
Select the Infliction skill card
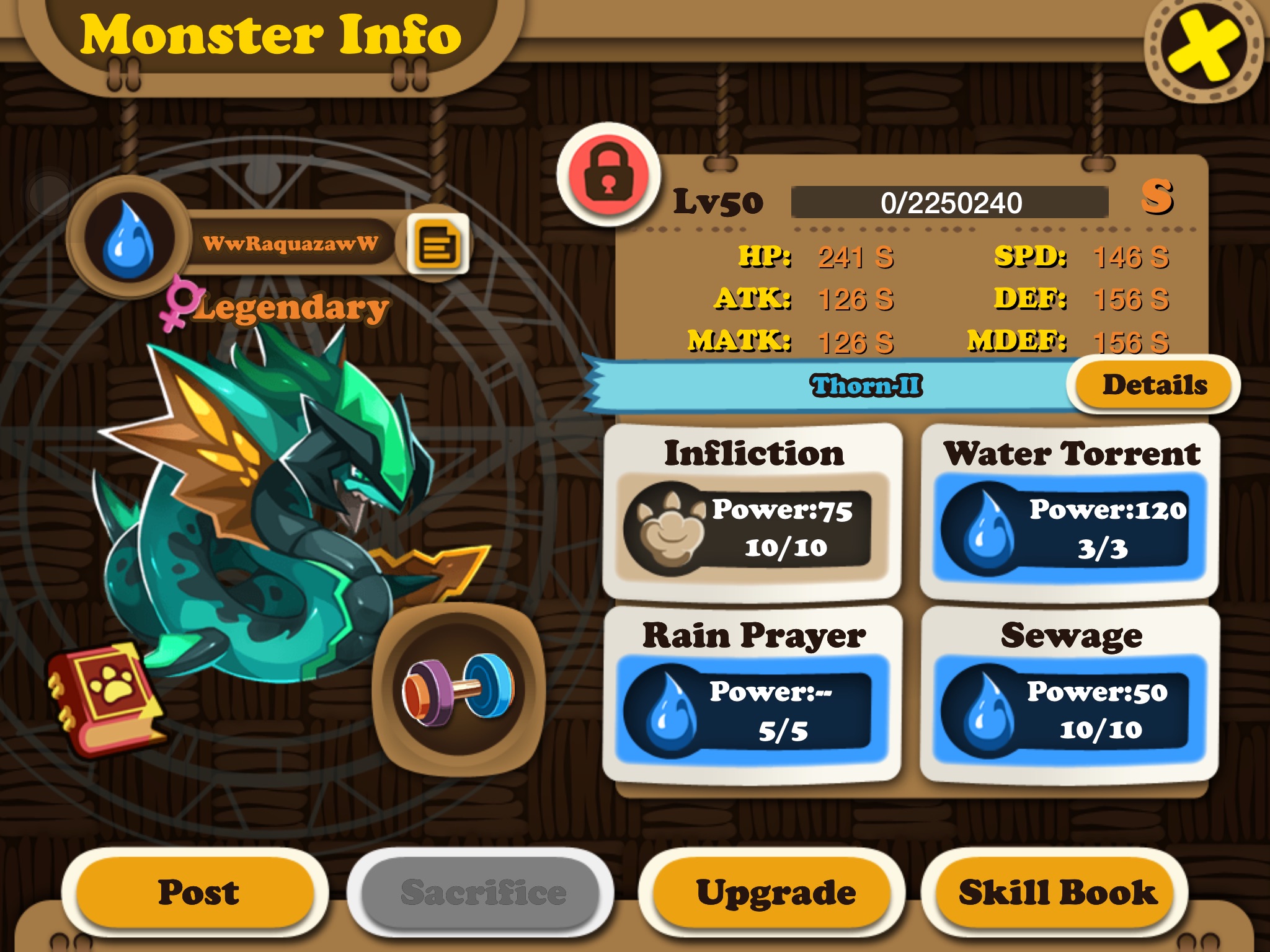coord(752,511)
